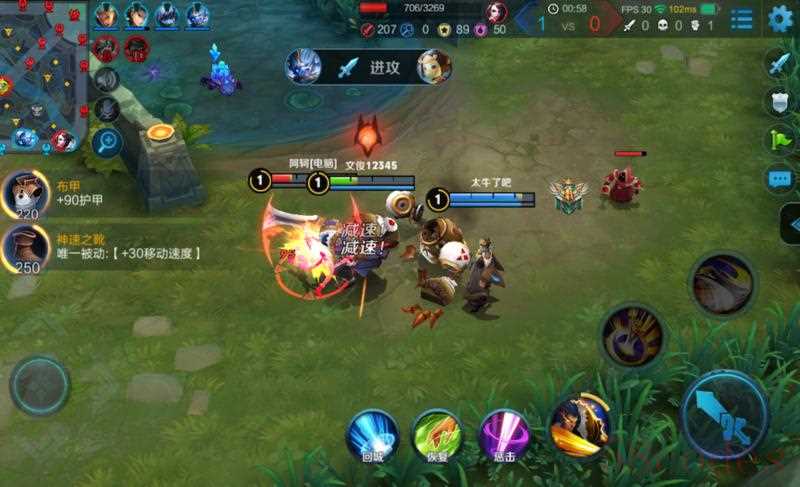Toggle the microphone button

107,110
